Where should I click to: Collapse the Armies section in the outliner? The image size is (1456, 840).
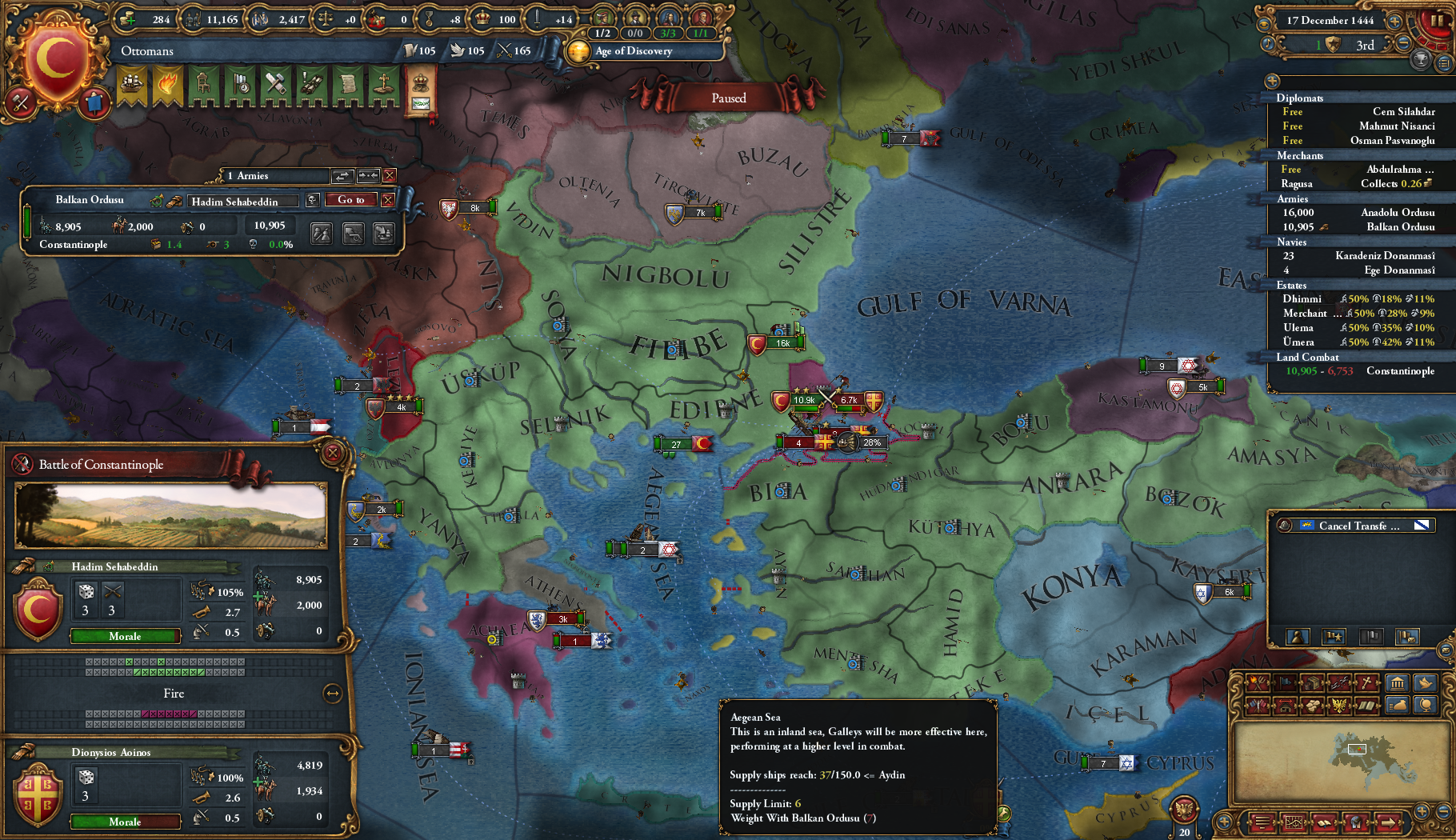(x=1293, y=198)
